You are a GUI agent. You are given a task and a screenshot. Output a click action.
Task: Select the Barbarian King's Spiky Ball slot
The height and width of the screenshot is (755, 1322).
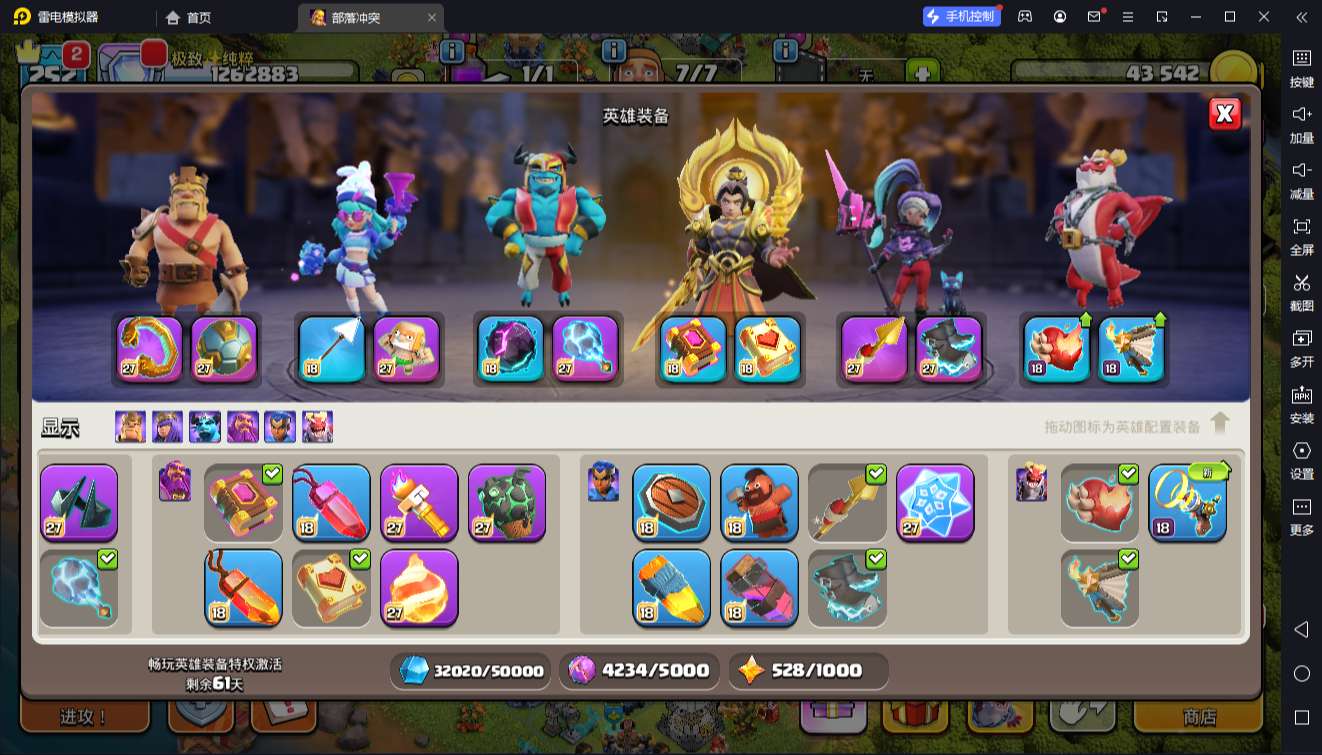(x=224, y=349)
